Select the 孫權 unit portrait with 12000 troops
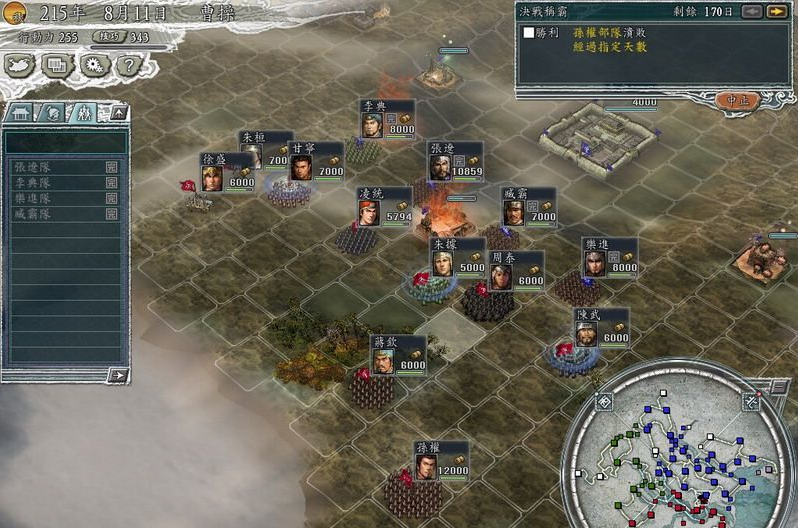 pos(427,468)
